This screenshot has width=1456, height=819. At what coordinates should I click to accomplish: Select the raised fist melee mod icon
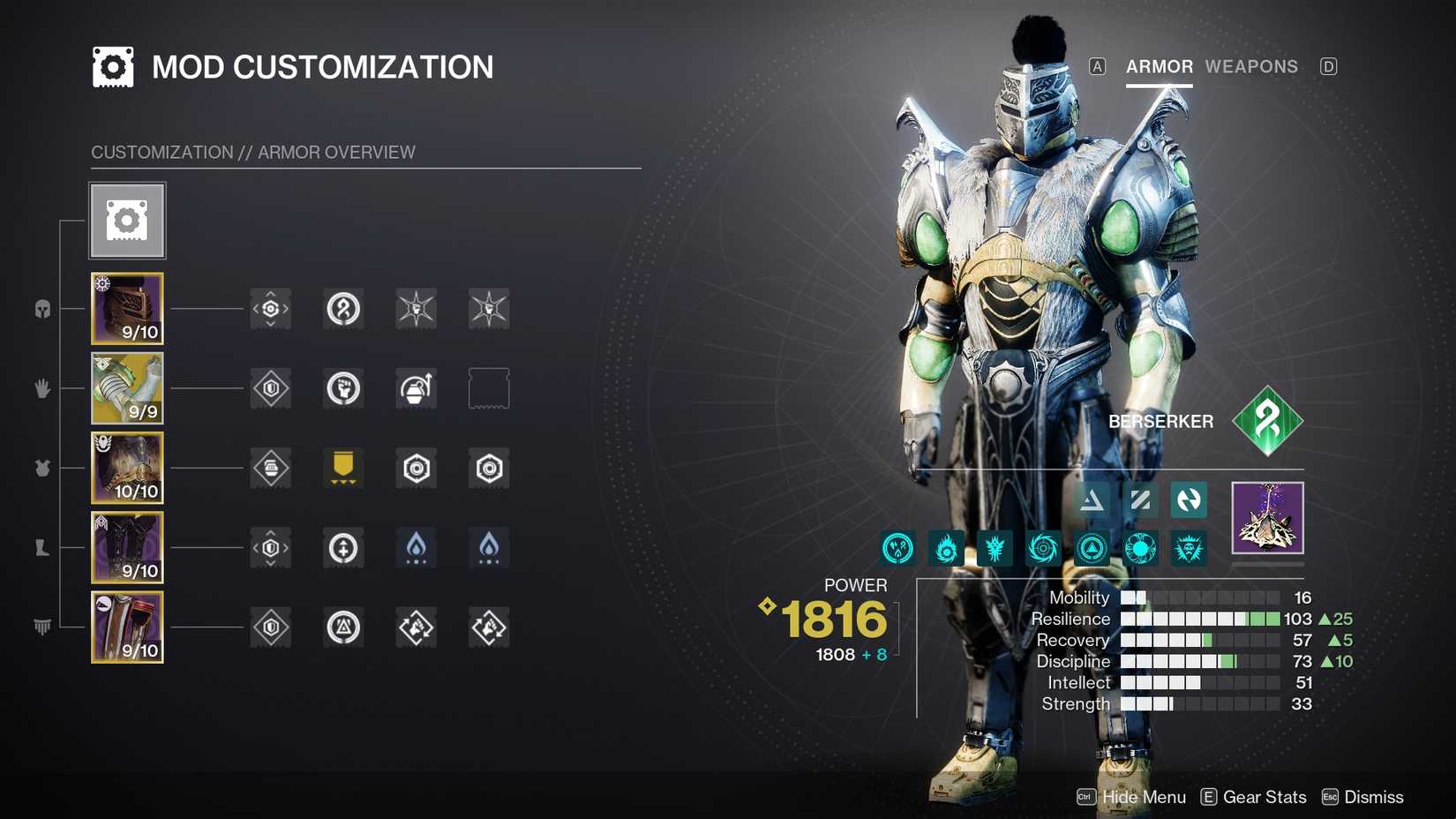click(x=343, y=388)
